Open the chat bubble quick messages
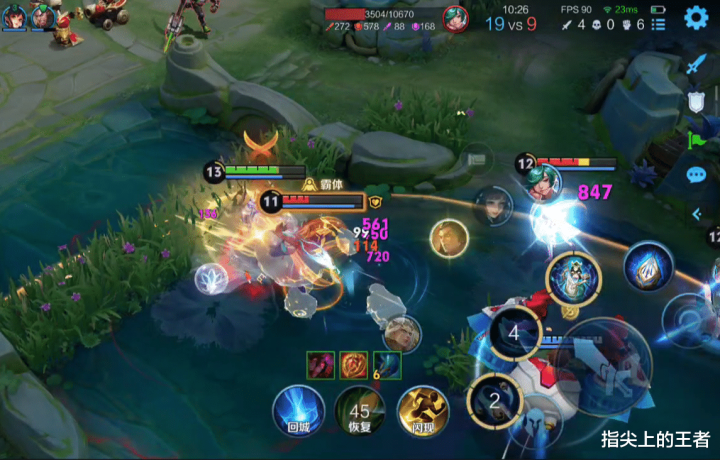Screen dimensions: 720x460 pyautogui.click(x=696, y=176)
